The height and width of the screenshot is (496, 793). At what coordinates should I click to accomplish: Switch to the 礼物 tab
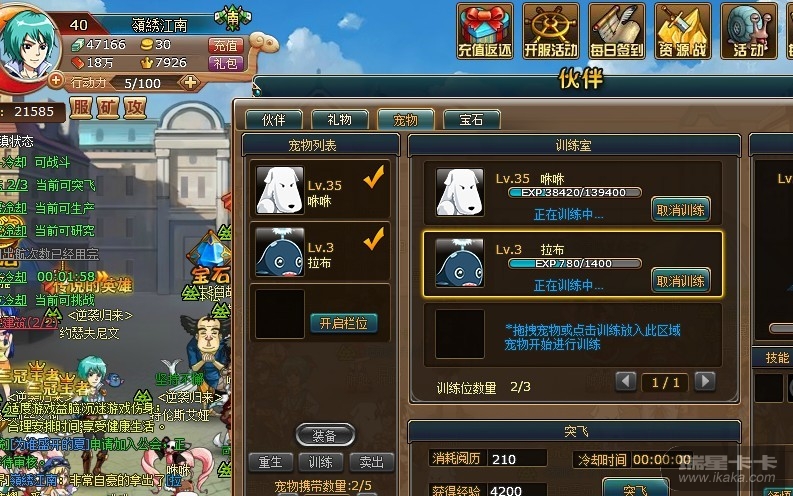pos(339,120)
